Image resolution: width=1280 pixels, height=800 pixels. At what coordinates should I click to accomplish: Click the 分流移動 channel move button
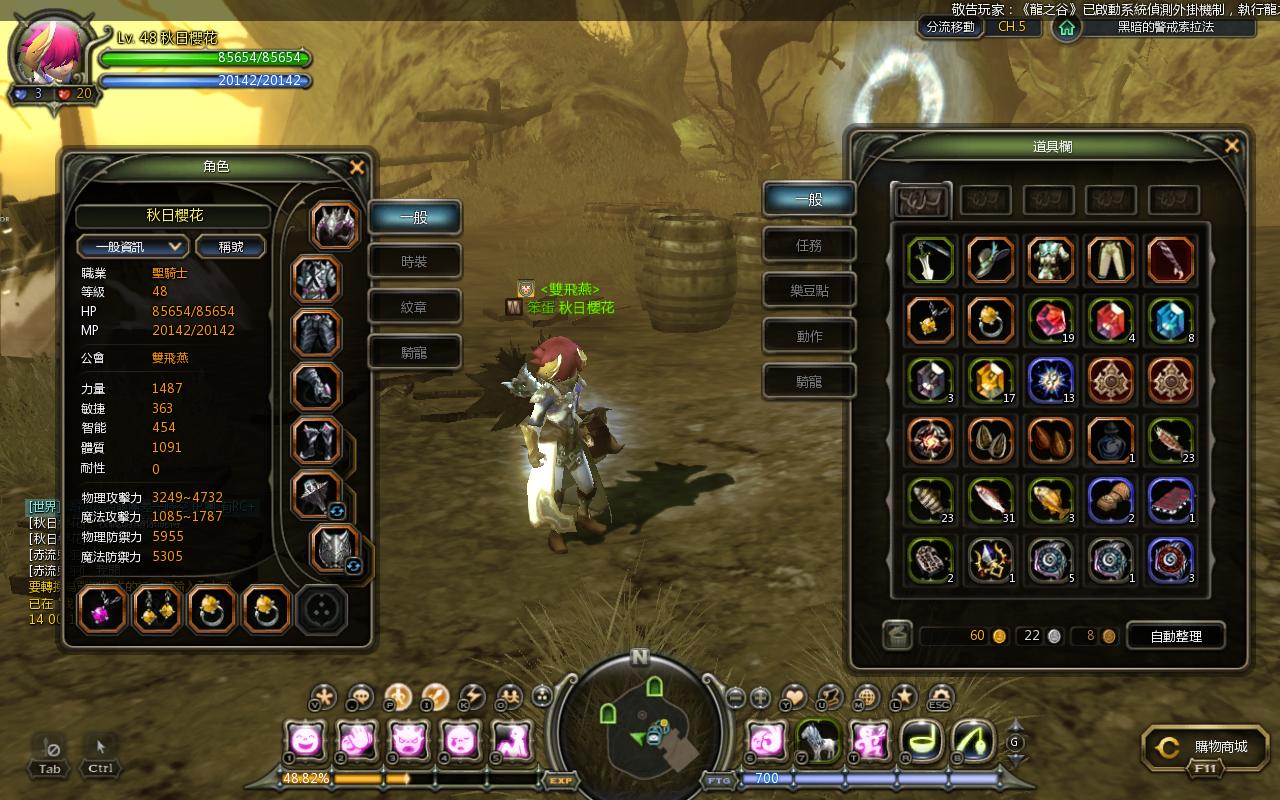tap(950, 27)
